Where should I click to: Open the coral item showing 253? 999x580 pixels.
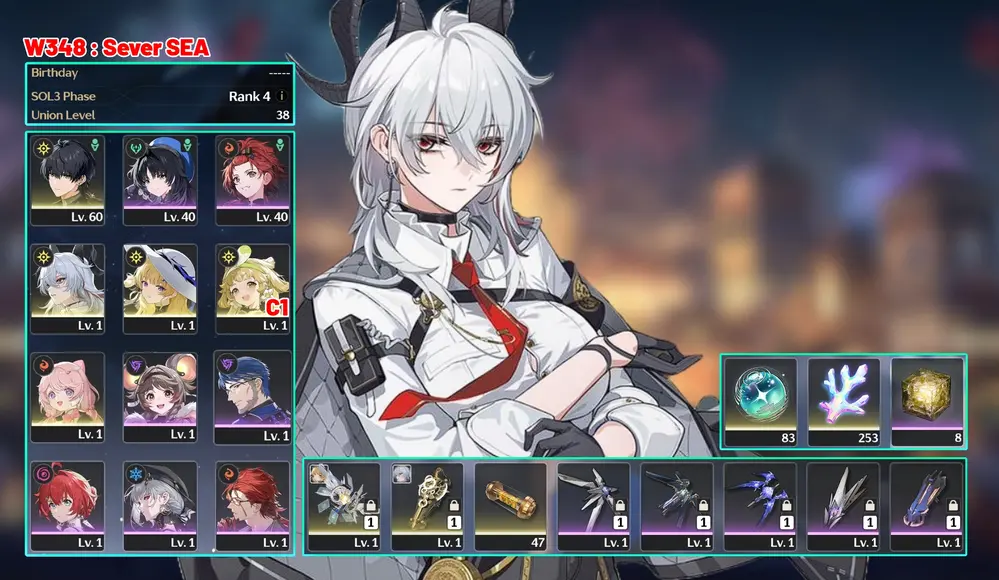pyautogui.click(x=843, y=401)
